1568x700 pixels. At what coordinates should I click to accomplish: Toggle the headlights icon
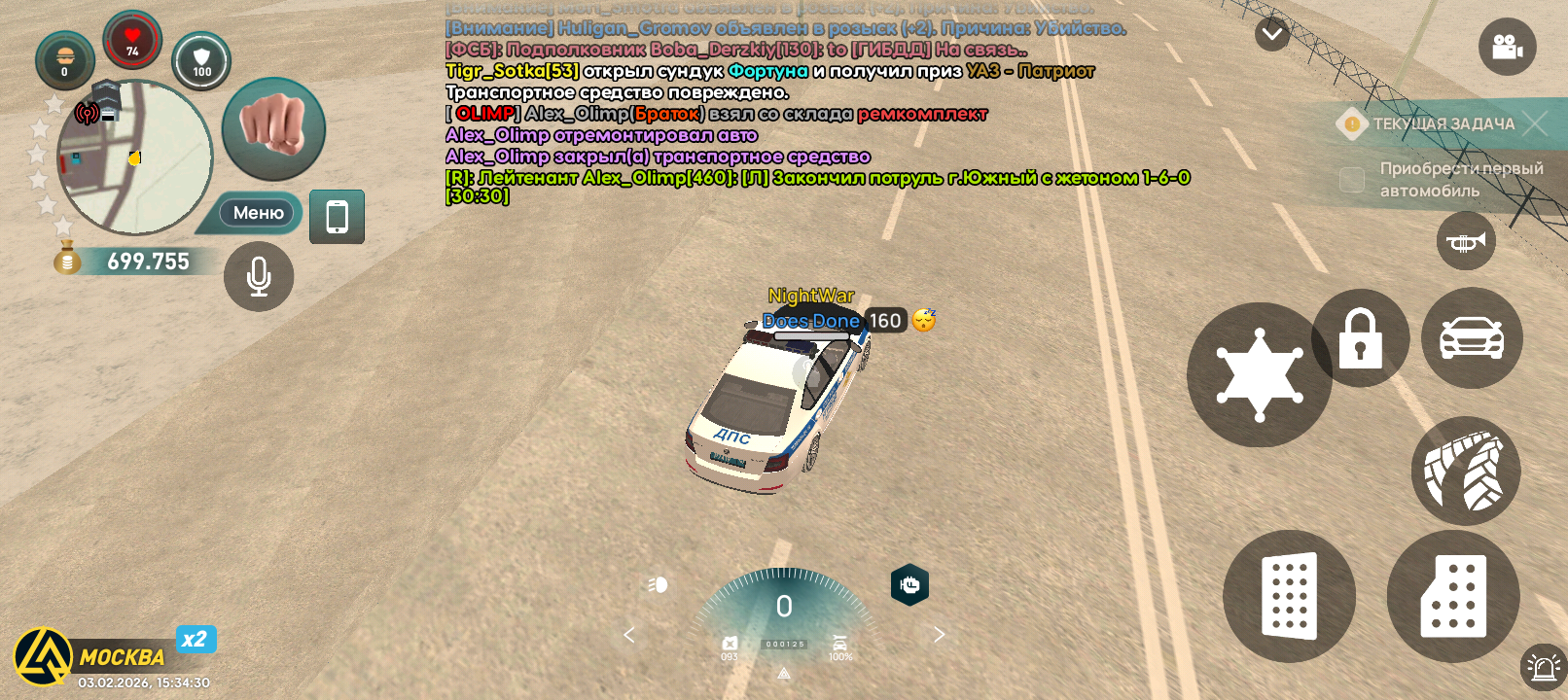coord(659,584)
